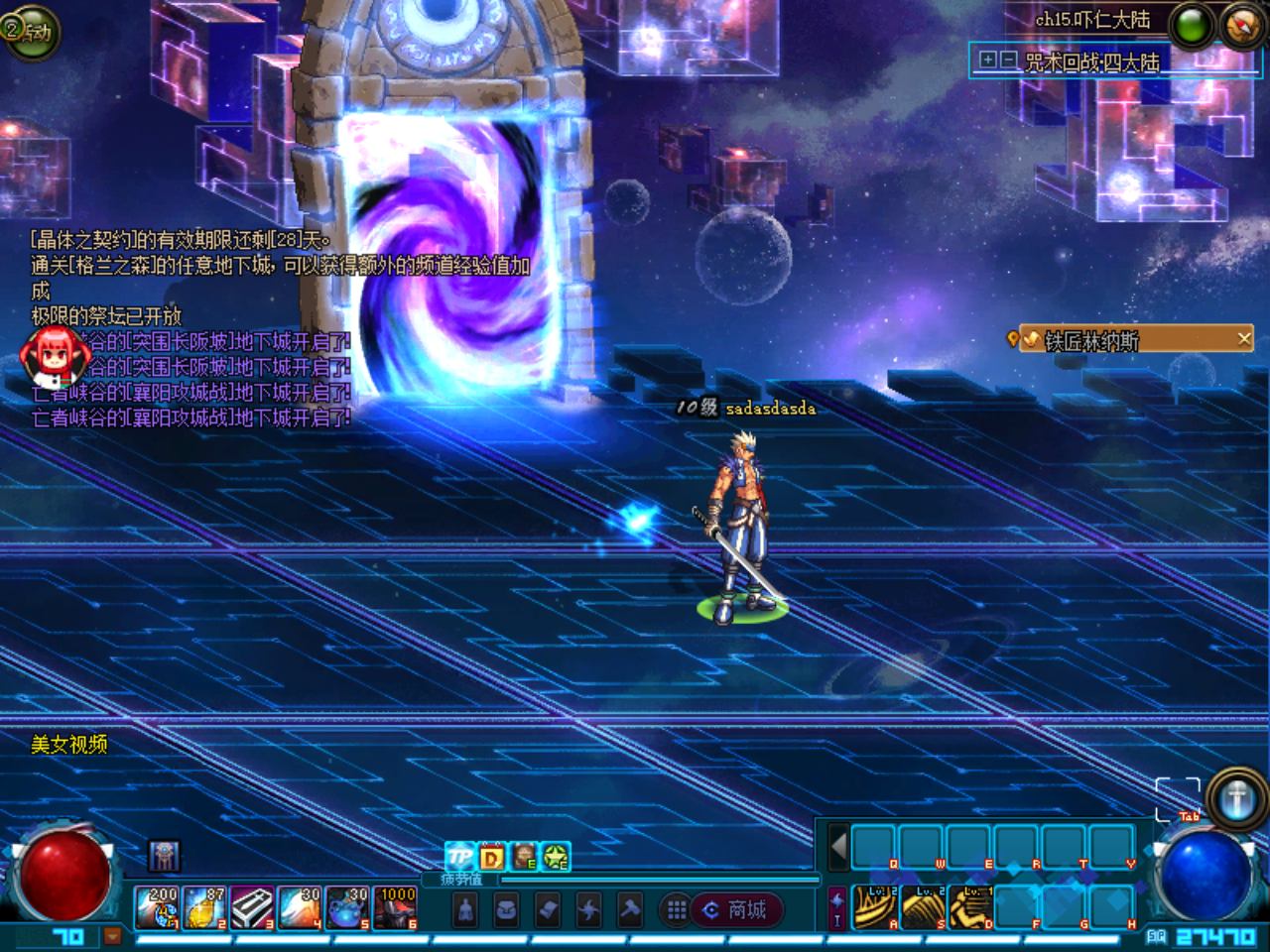Image resolution: width=1270 pixels, height=952 pixels.
Task: Click the compass world map icon
Action: [x=1241, y=26]
